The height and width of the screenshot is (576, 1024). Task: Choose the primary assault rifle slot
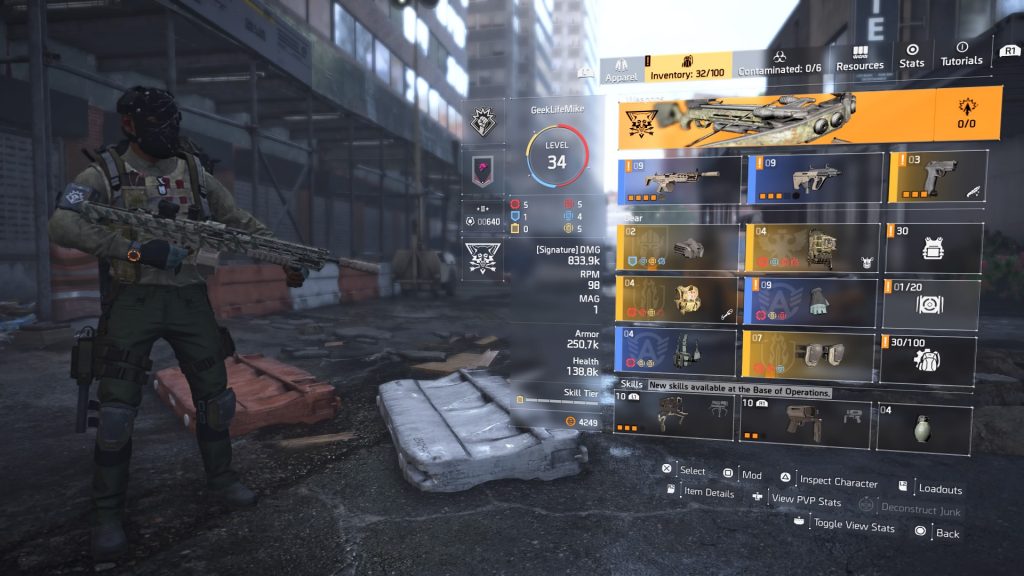click(679, 178)
